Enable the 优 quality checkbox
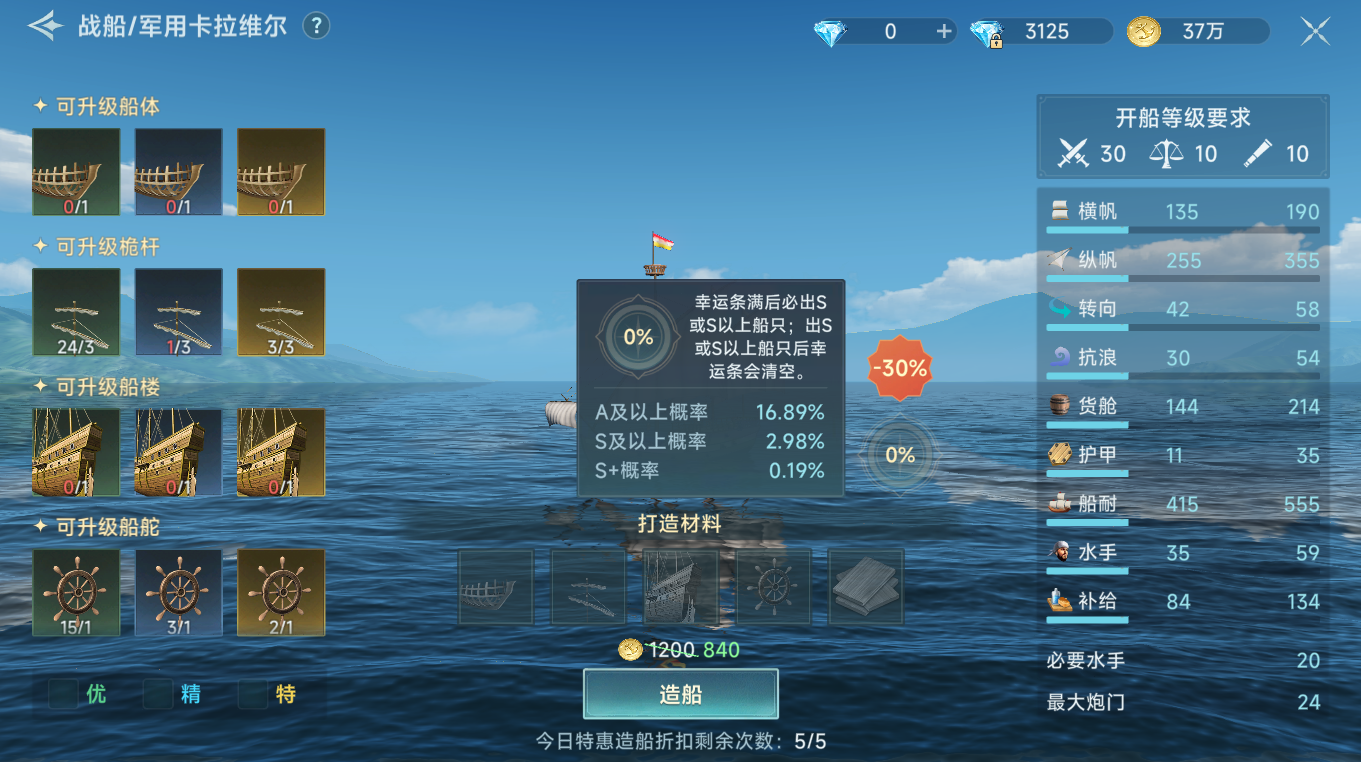This screenshot has width=1361, height=762. tap(62, 692)
